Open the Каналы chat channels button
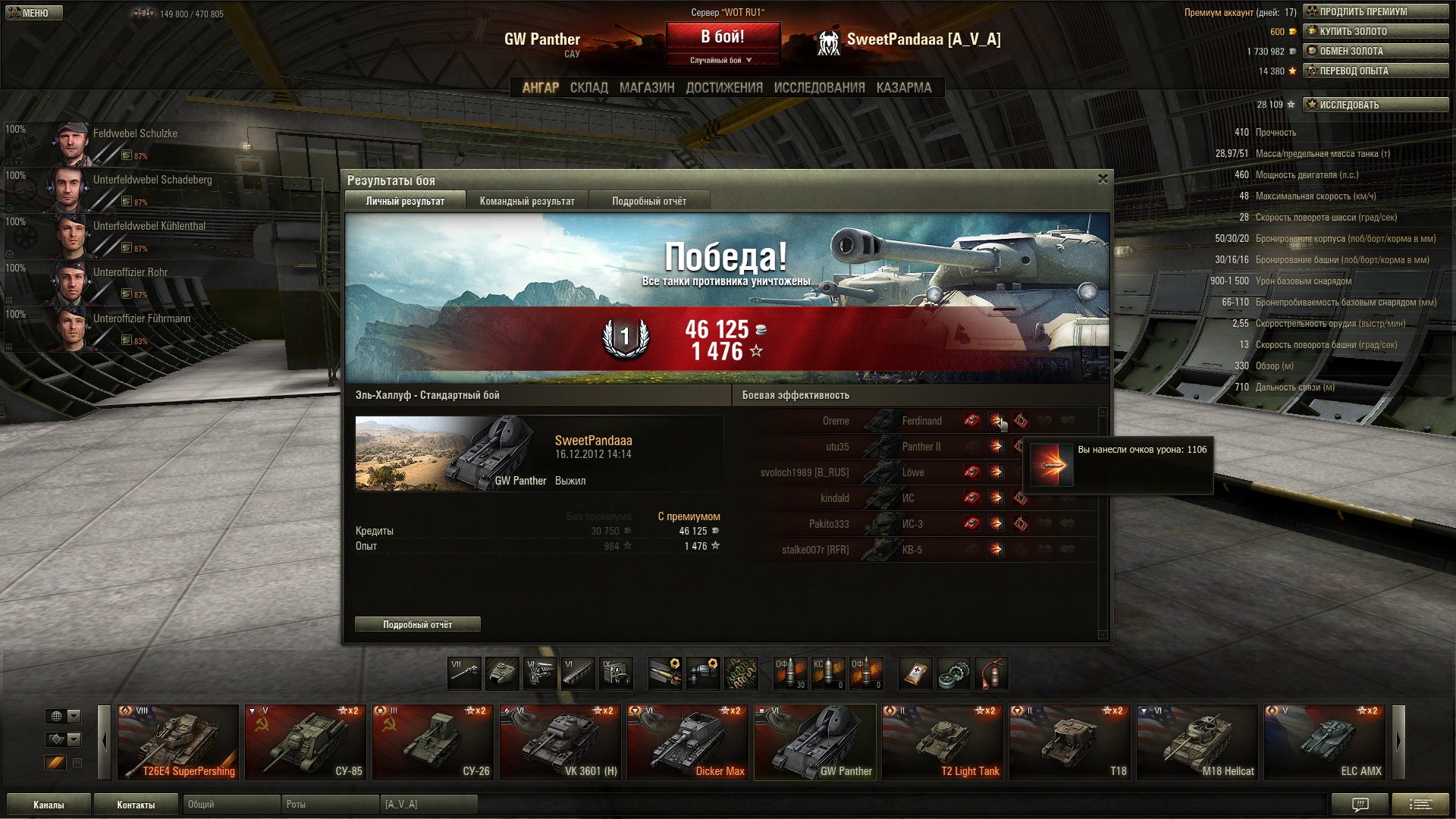 49,805
